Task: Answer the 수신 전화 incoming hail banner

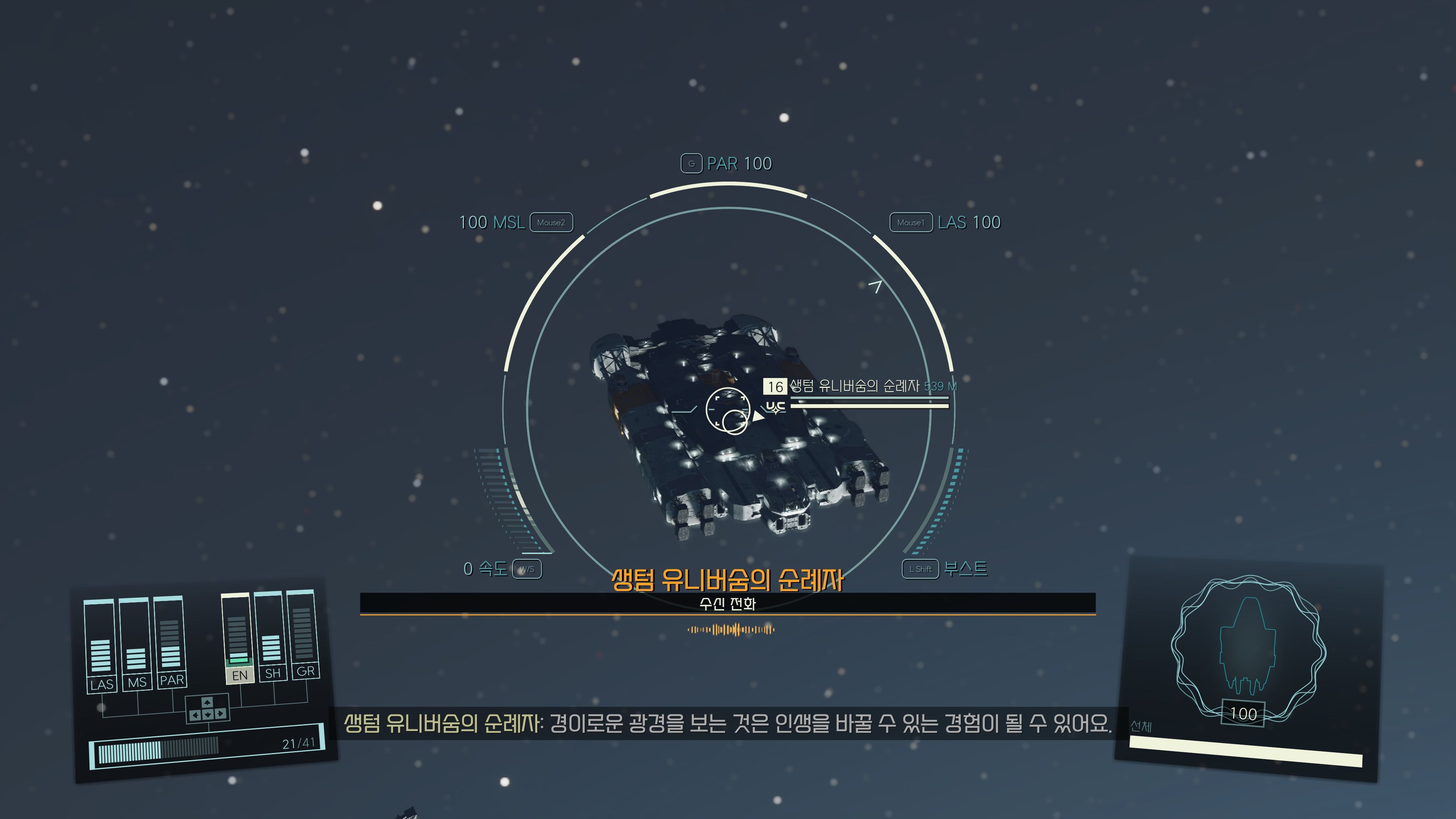Action: pyautogui.click(x=728, y=604)
